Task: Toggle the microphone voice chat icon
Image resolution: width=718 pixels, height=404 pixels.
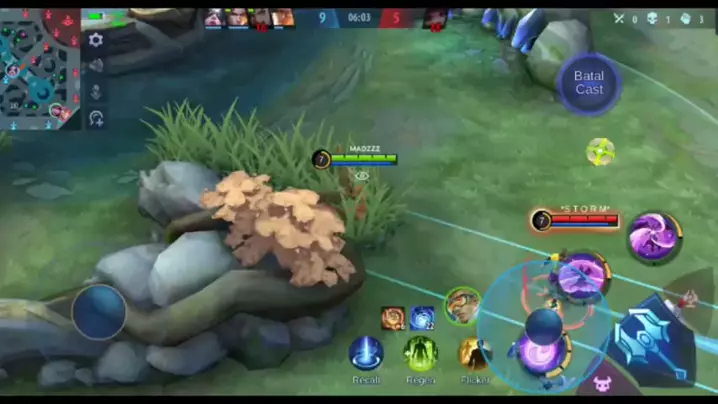Action: click(96, 92)
